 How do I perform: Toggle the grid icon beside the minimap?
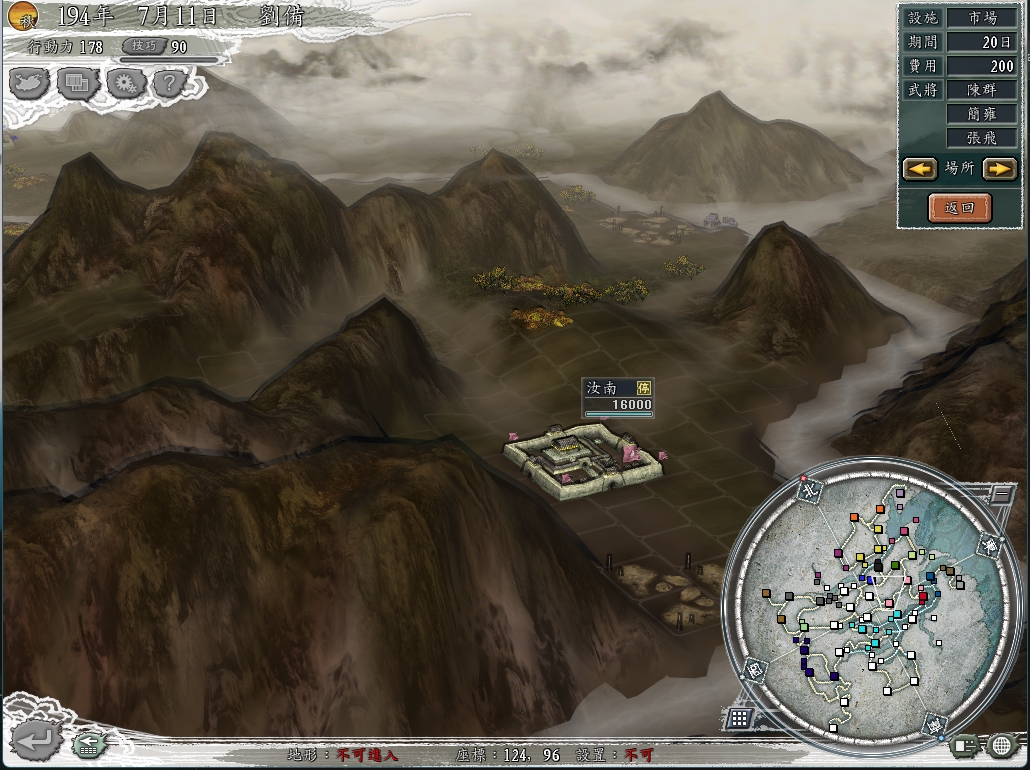pyautogui.click(x=739, y=717)
